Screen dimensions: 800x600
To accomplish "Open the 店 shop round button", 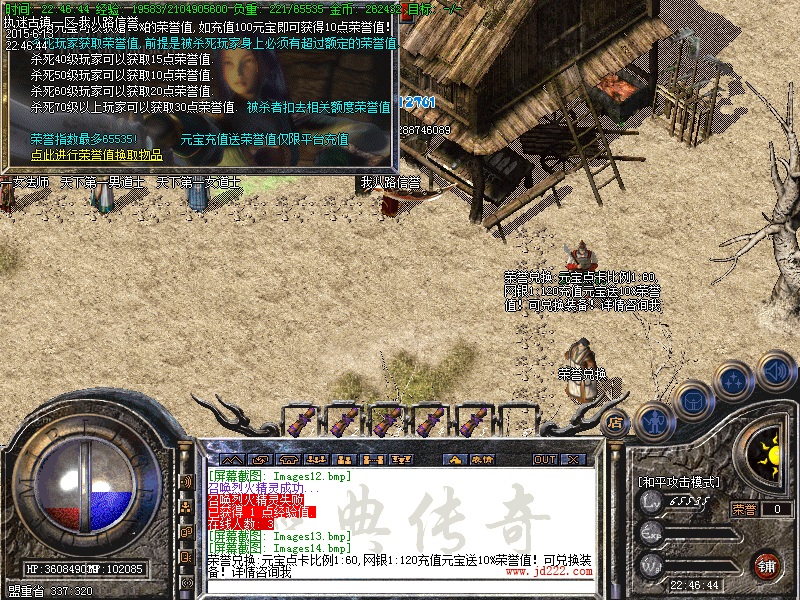I will click(x=616, y=422).
